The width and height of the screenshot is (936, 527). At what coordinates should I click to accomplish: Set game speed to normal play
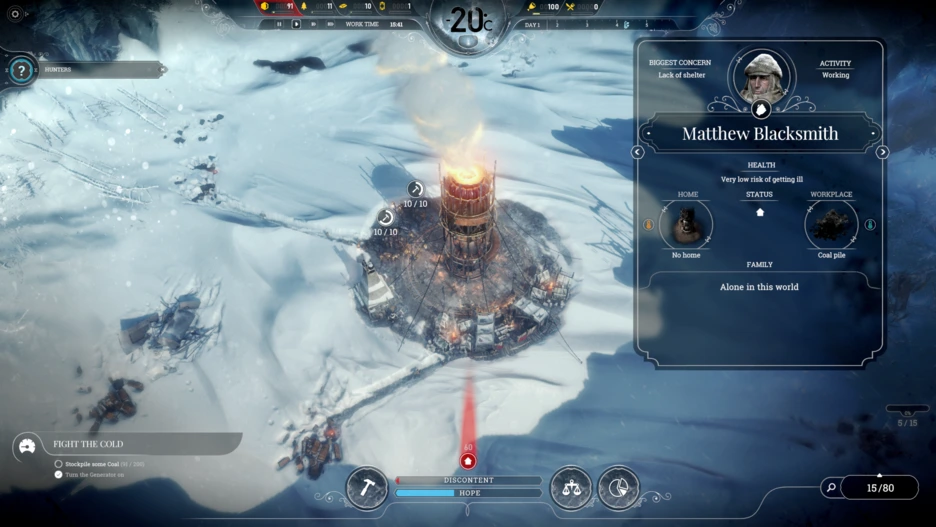coord(296,24)
